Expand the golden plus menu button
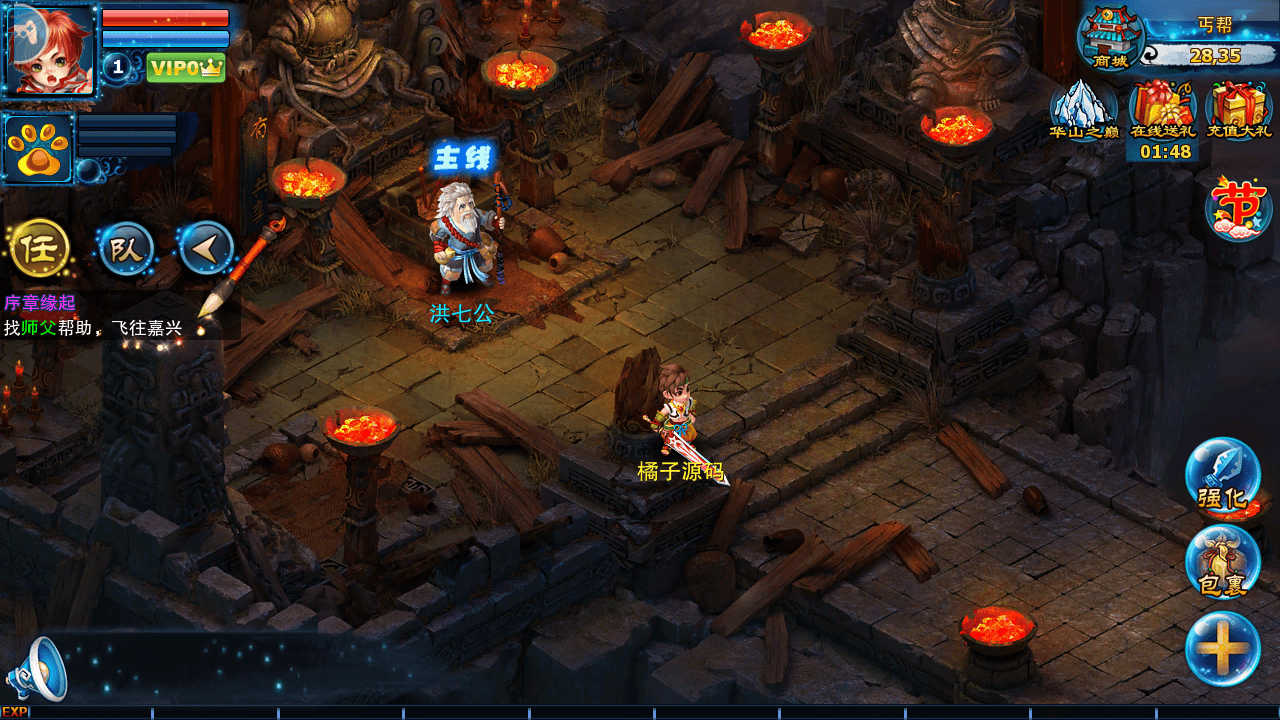Viewport: 1280px width, 720px height. [x=1222, y=648]
